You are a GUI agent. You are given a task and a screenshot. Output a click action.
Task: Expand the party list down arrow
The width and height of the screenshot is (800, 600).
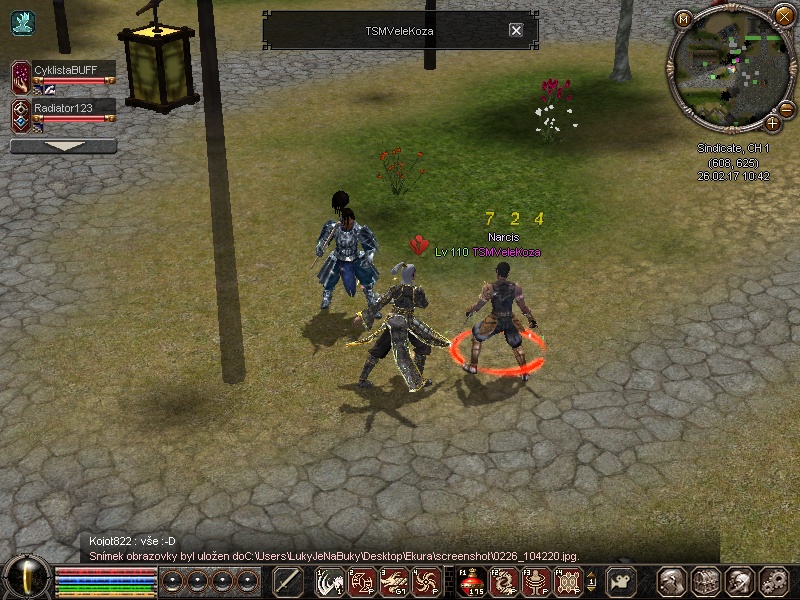point(63,146)
